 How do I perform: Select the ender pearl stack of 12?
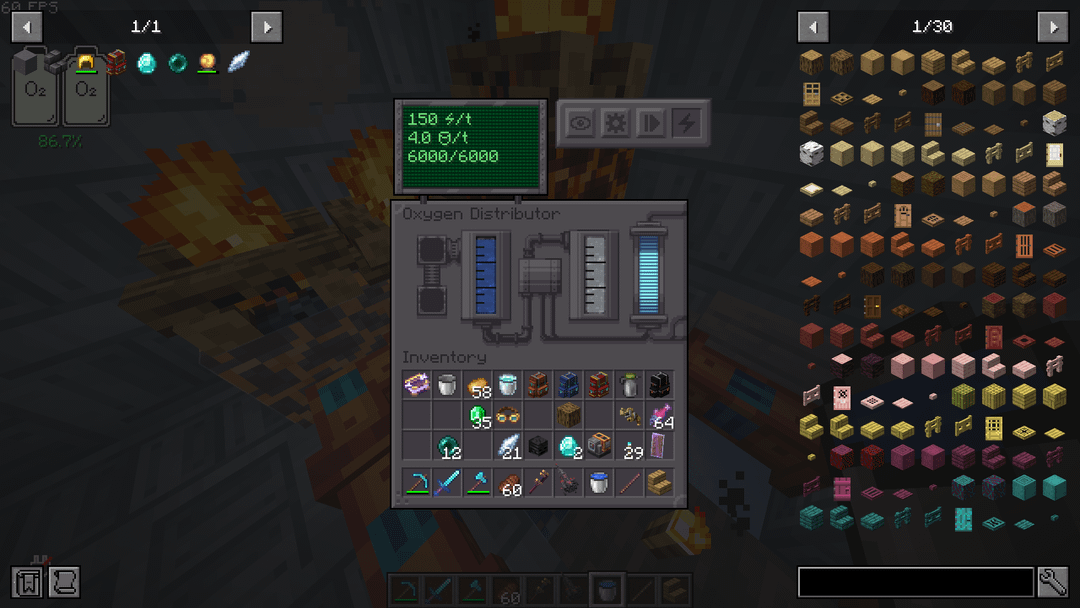[x=449, y=445]
